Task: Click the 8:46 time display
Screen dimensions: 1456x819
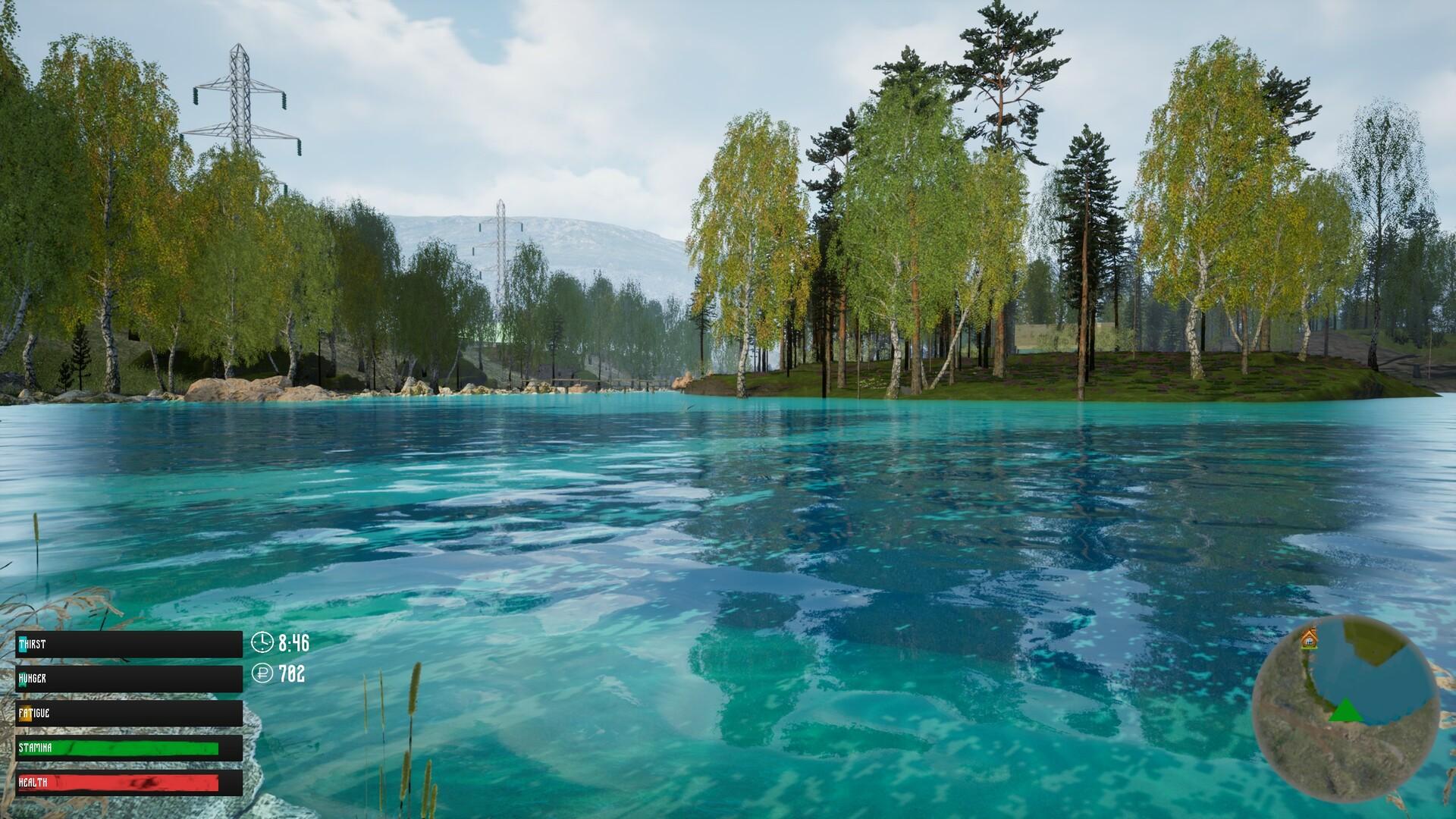Action: 293,642
